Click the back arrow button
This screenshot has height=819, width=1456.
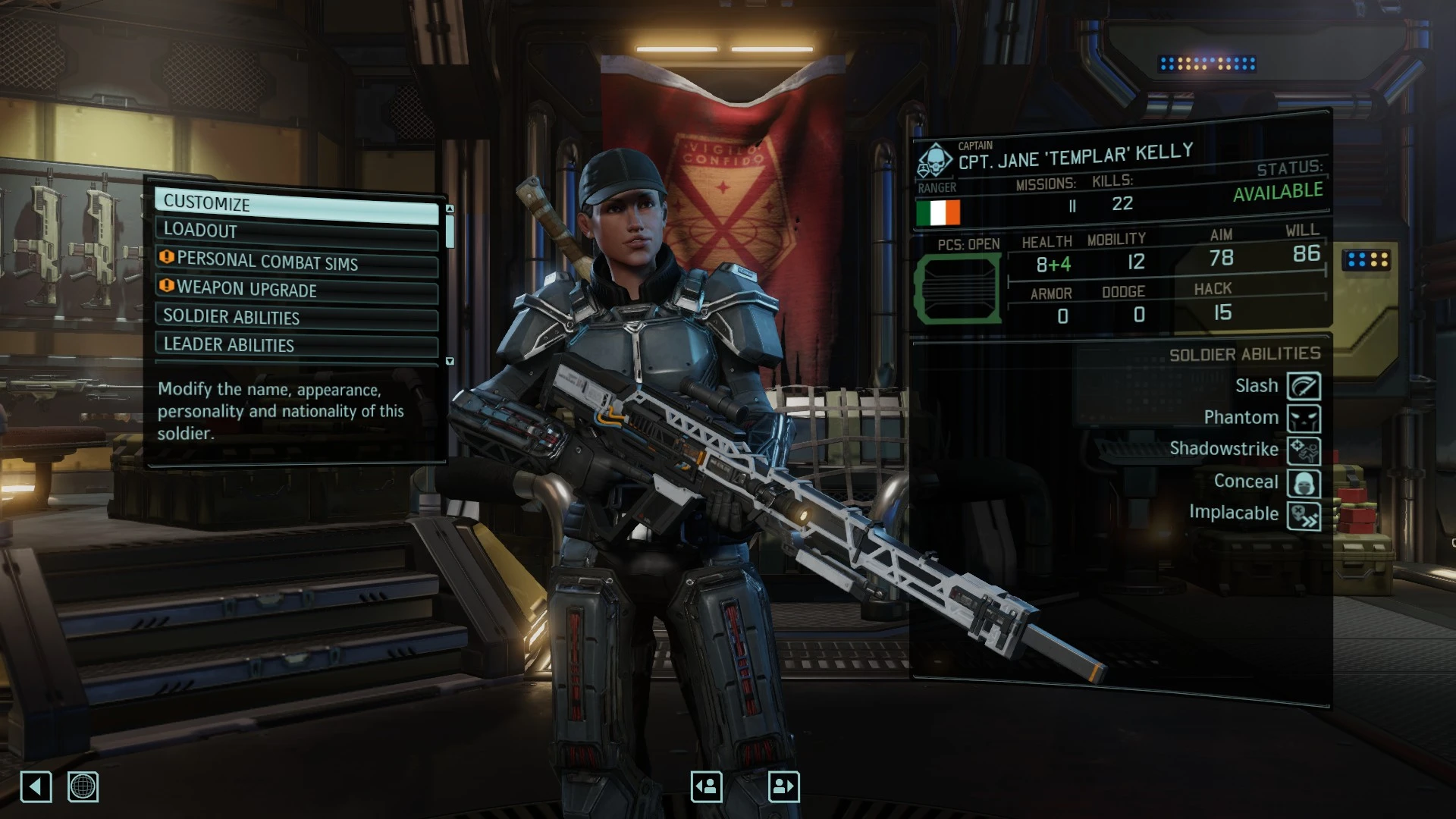point(36,786)
